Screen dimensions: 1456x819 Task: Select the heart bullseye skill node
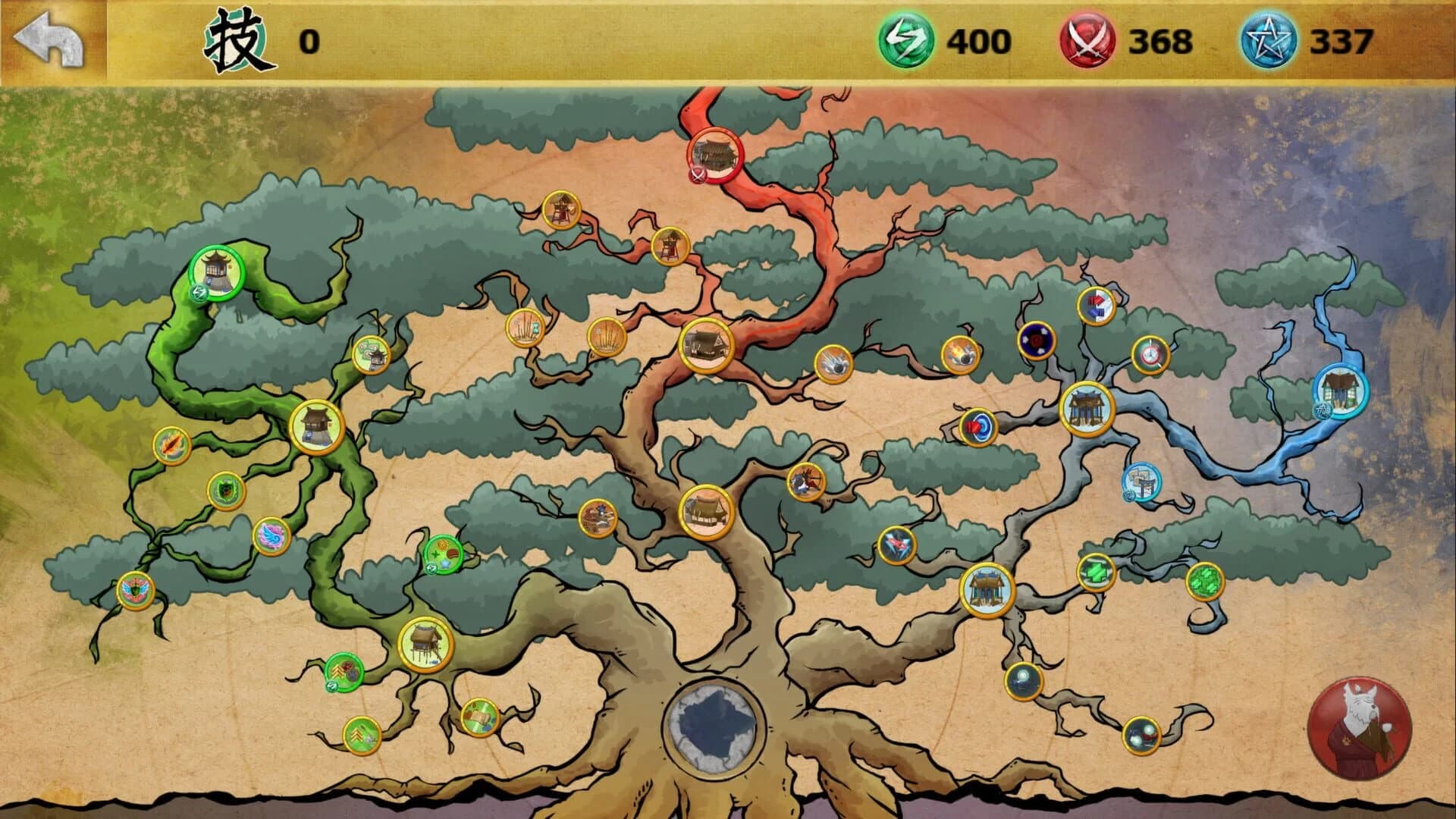click(x=977, y=427)
